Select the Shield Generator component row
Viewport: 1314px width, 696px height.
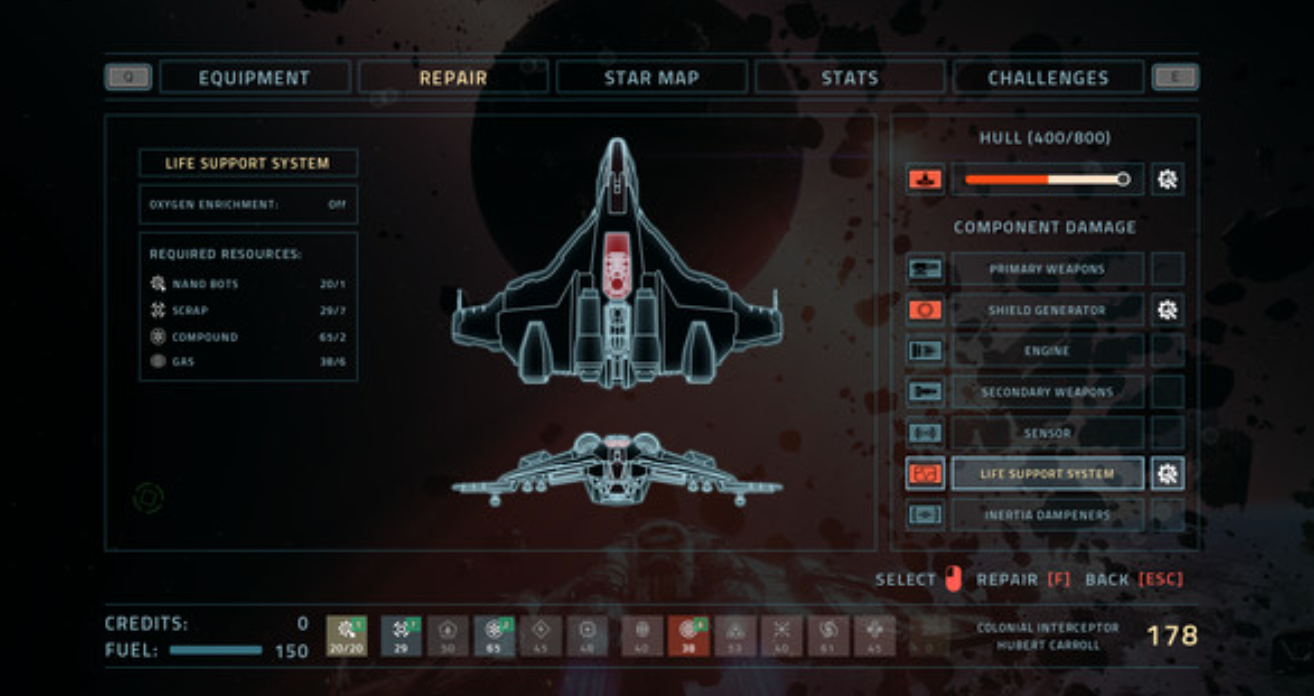point(1047,310)
